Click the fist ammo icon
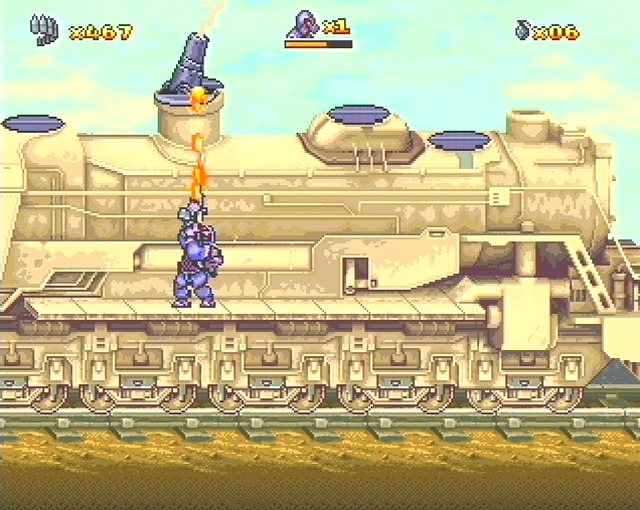The image size is (640, 510). point(43,30)
